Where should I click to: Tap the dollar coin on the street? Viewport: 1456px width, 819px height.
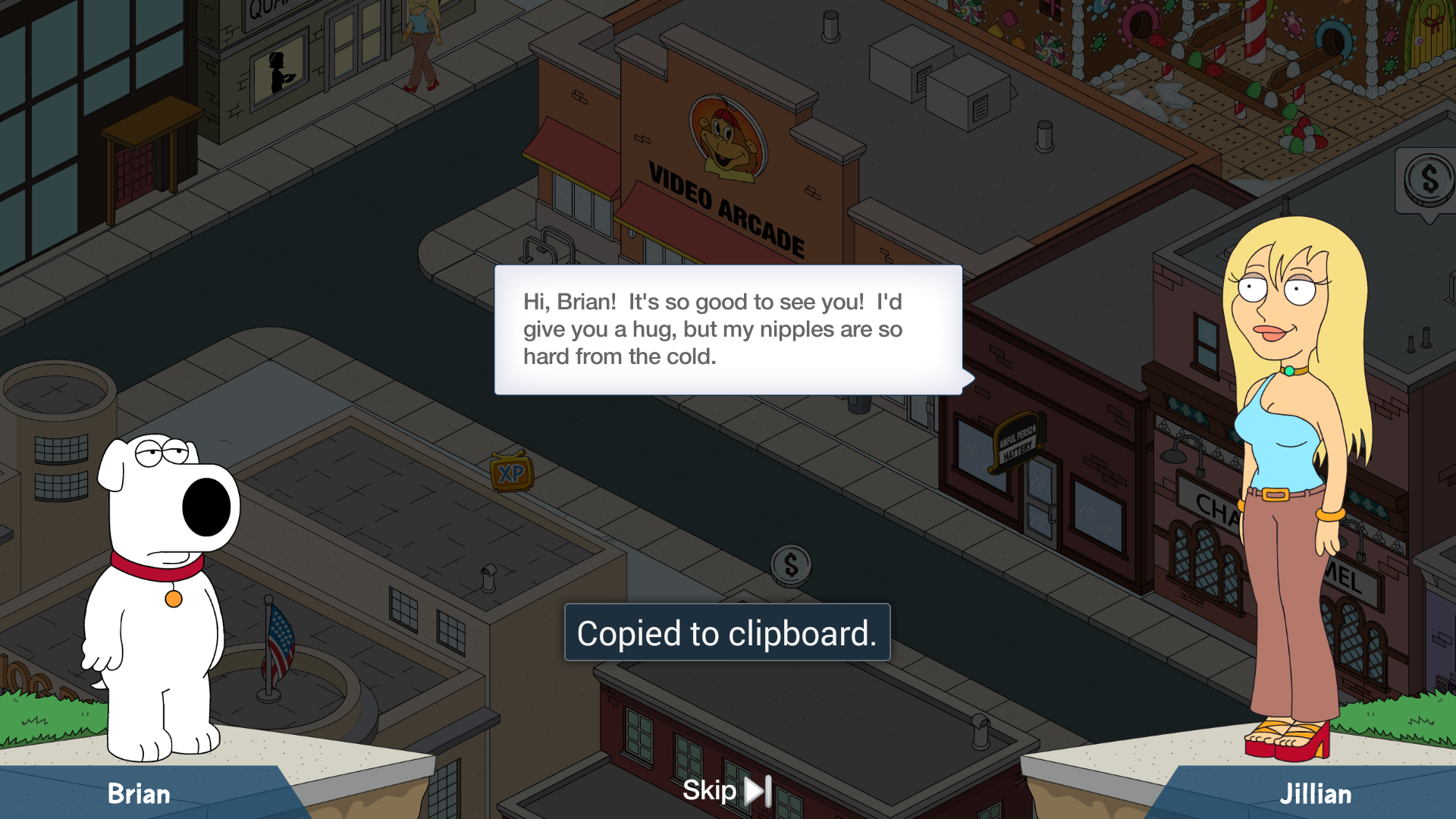coord(790,566)
